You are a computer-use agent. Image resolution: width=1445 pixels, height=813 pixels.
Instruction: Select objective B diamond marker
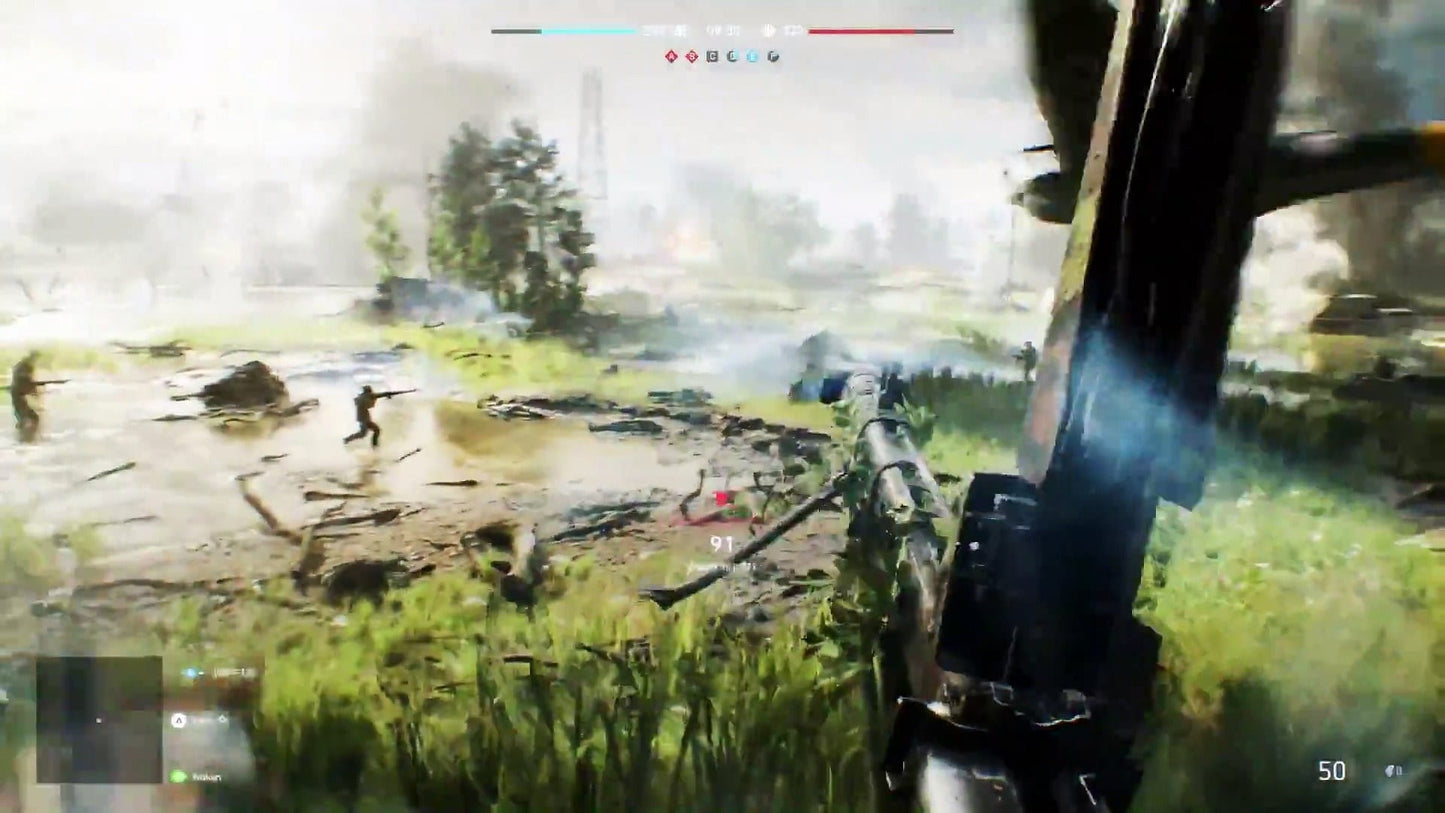690,56
